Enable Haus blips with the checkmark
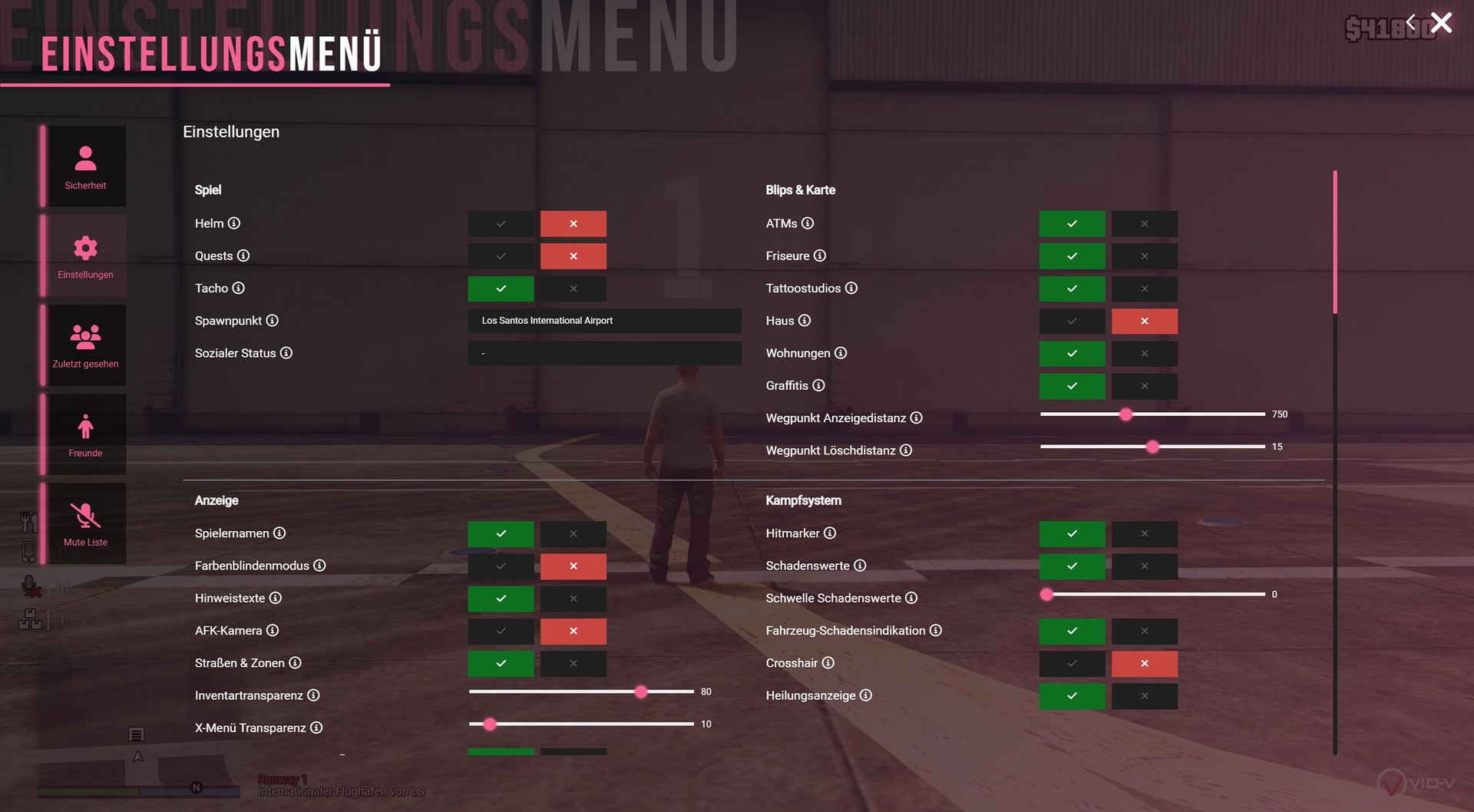1474x812 pixels. click(x=1072, y=321)
